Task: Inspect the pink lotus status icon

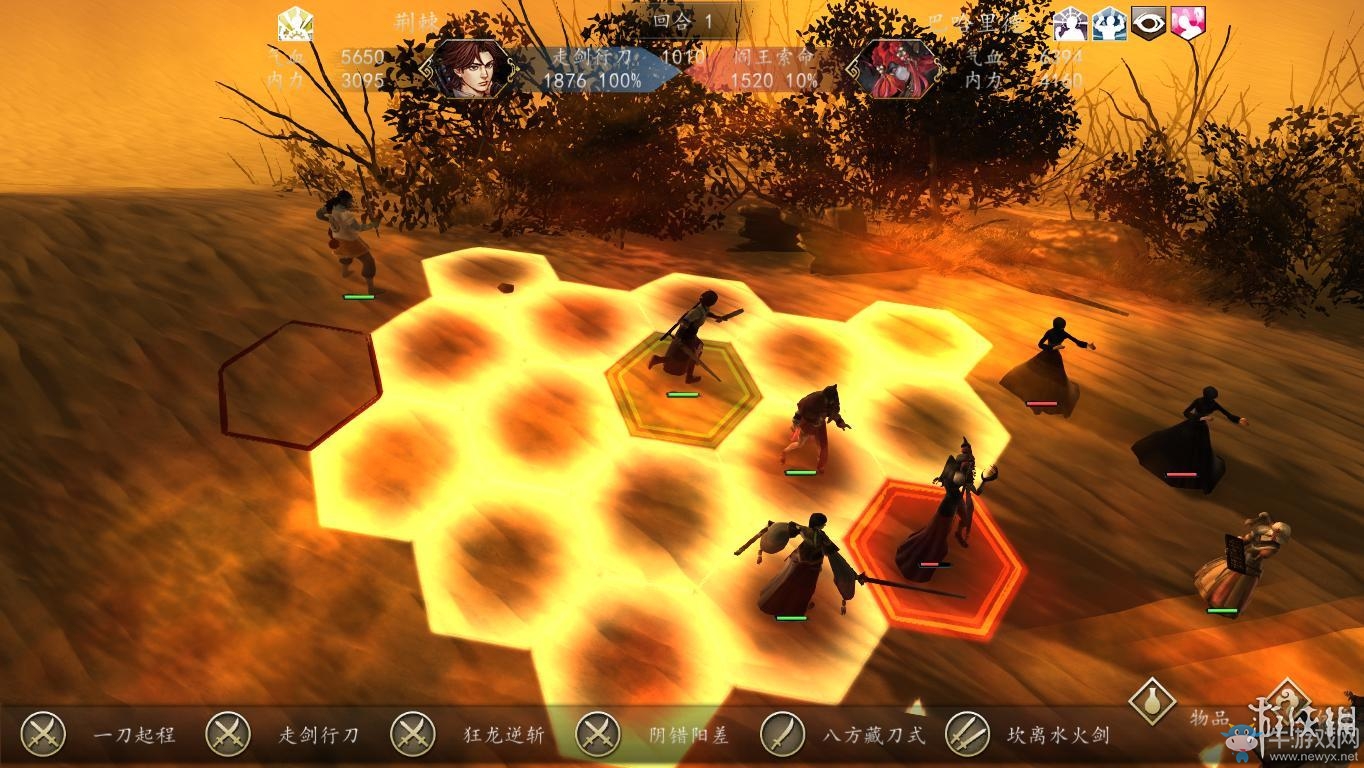Action: [1188, 23]
